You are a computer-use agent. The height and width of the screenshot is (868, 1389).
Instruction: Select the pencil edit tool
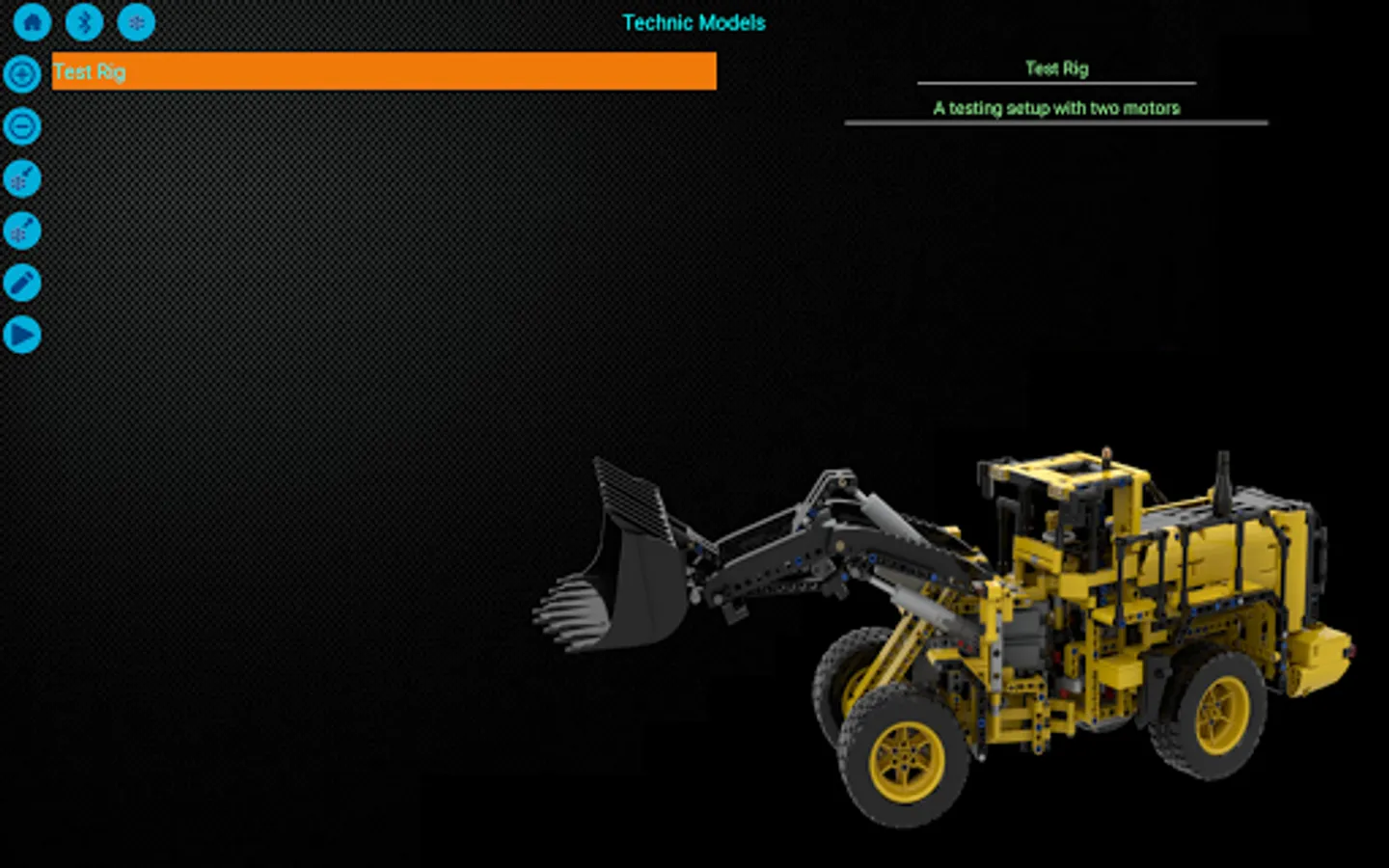pos(21,283)
